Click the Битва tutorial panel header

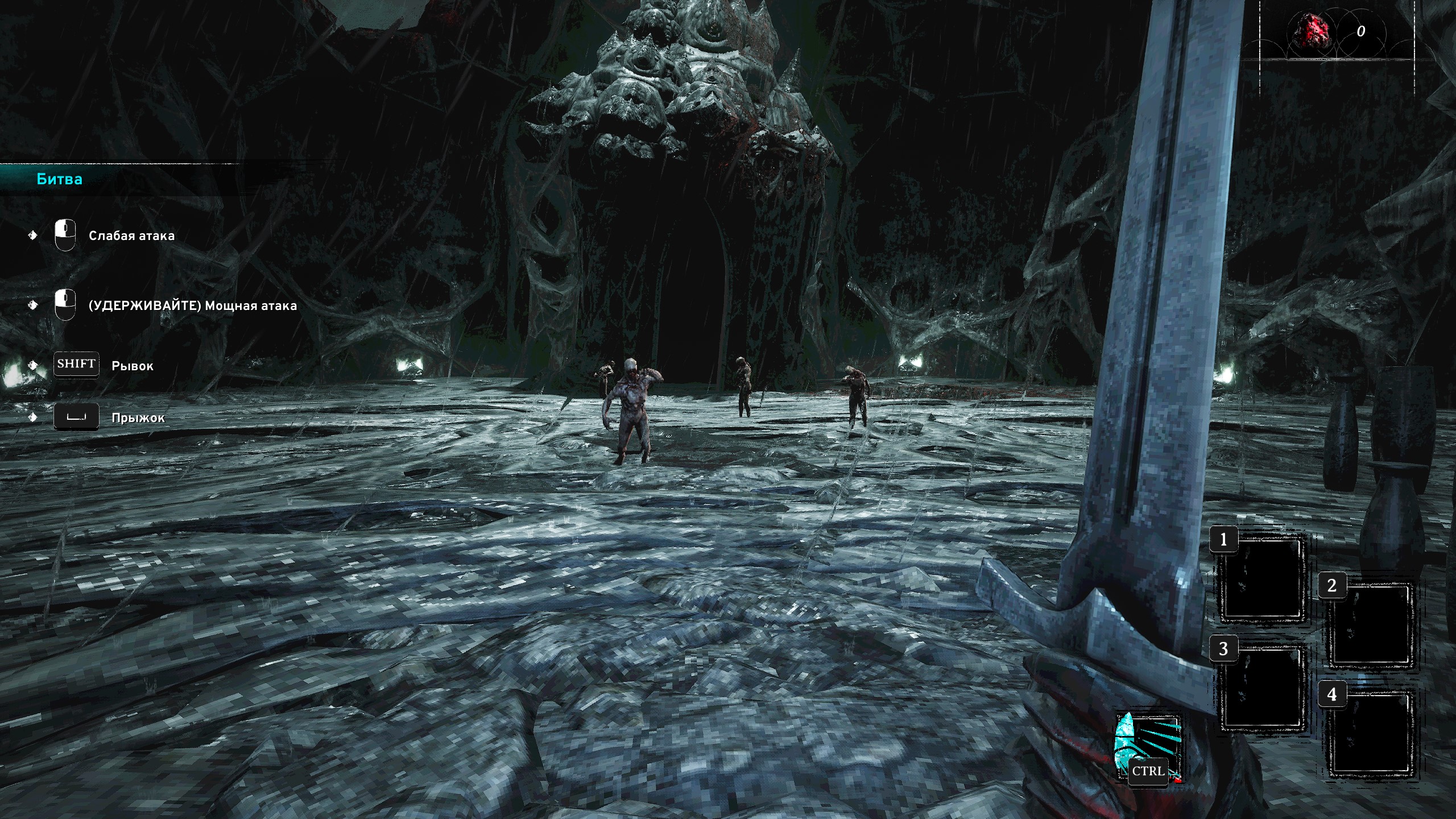(60, 179)
